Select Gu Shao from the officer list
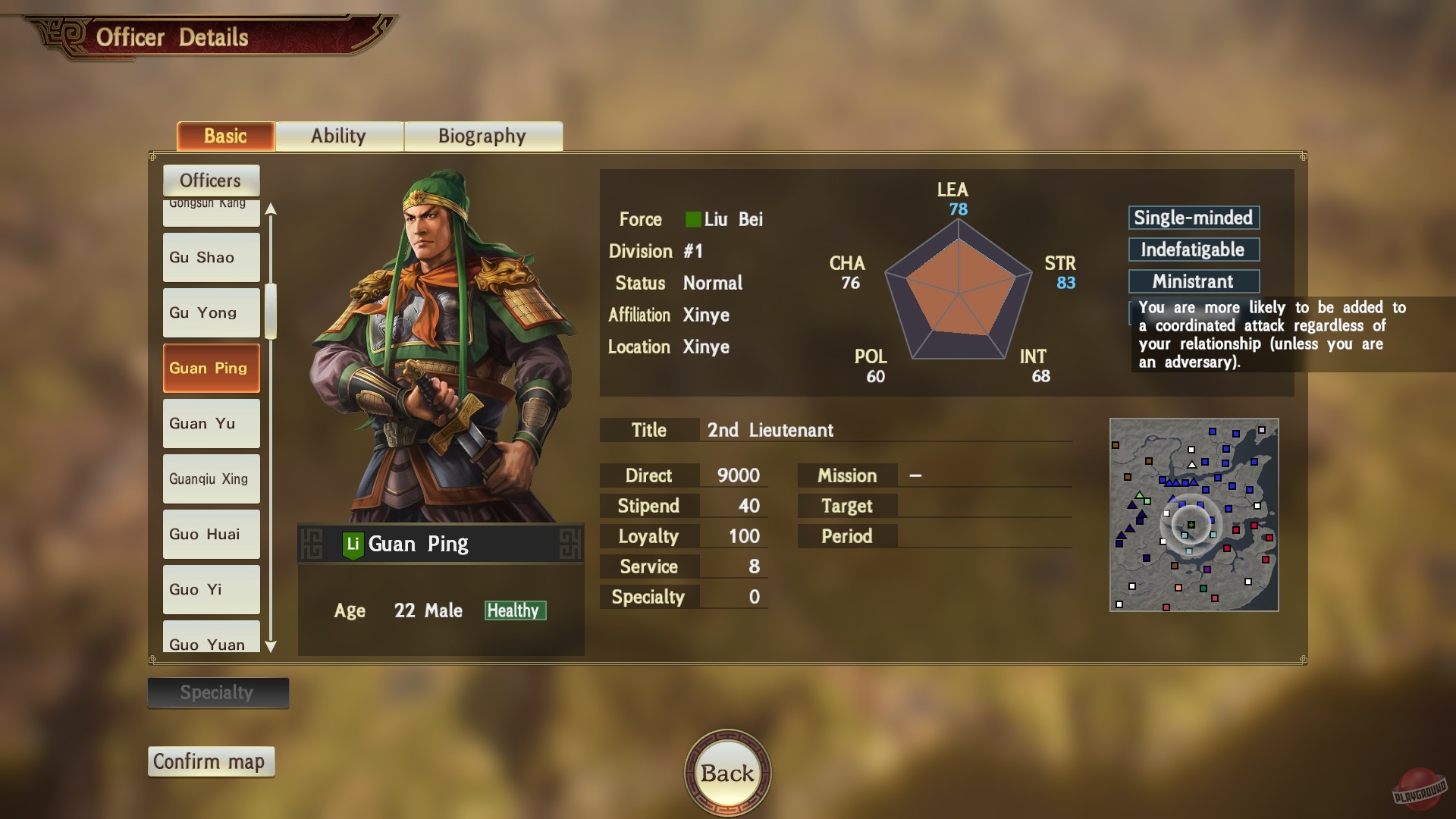The height and width of the screenshot is (819, 1456). (x=210, y=257)
